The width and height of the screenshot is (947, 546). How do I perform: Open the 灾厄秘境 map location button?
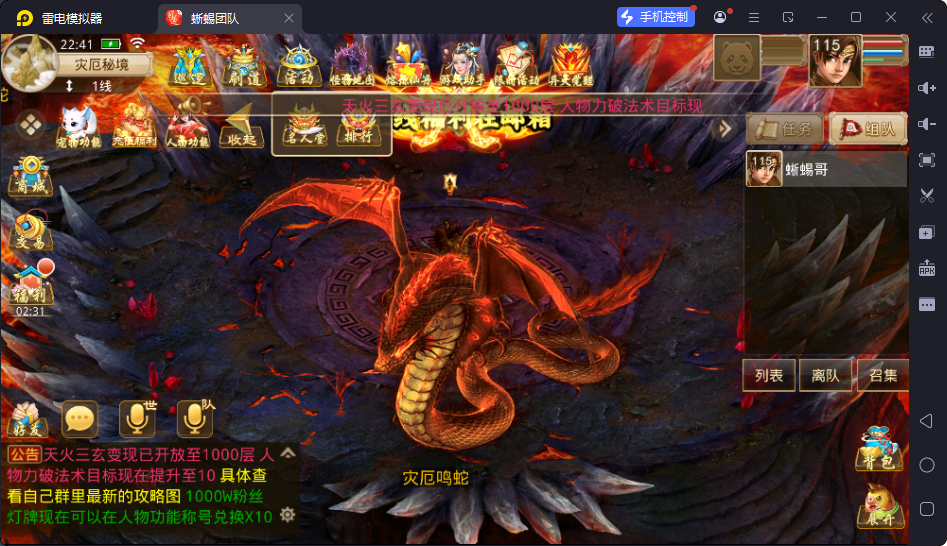pos(102,65)
